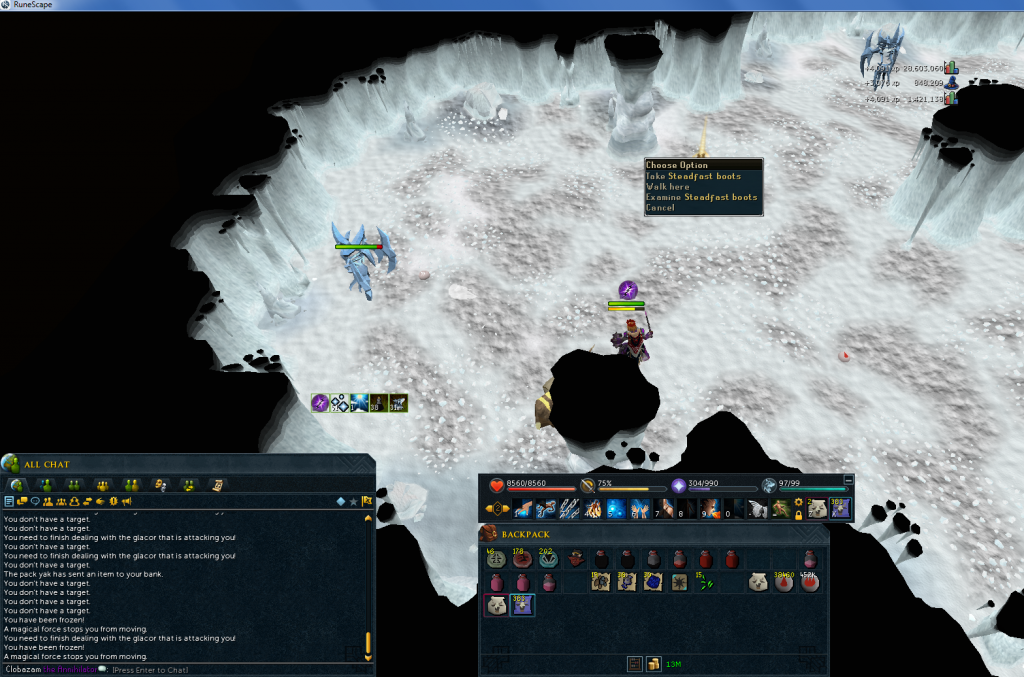The width and height of the screenshot is (1024, 677).
Task: Click the megaphone chat filter icon
Action: tap(127, 501)
